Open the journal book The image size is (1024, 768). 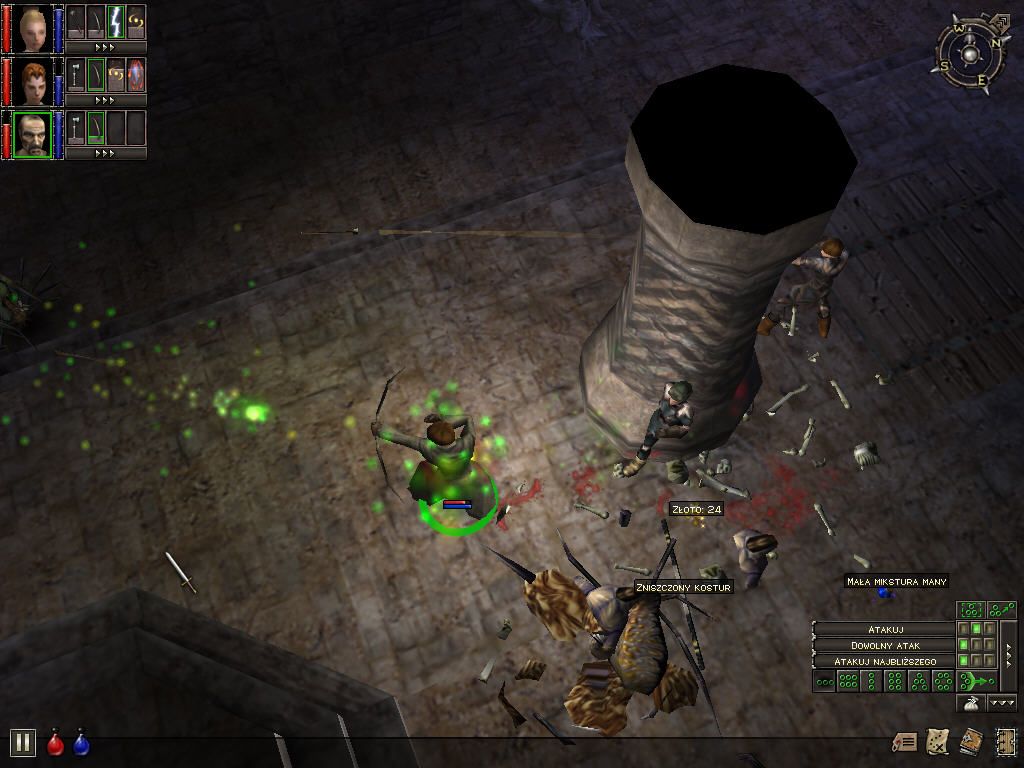pyautogui.click(x=970, y=741)
